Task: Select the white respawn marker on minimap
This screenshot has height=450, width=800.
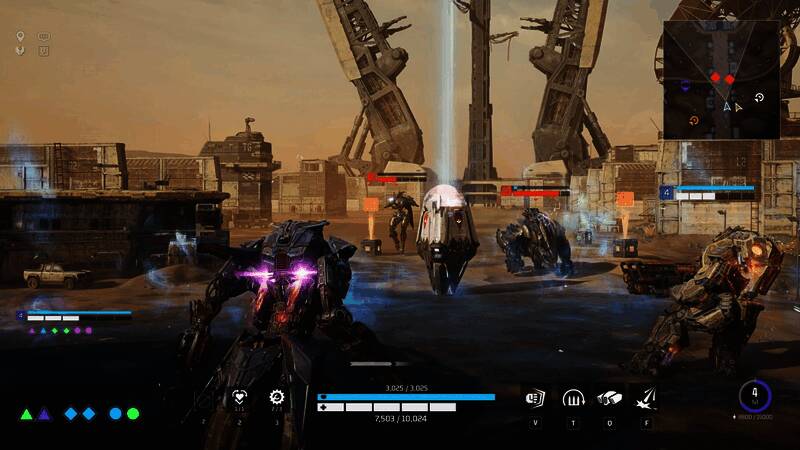Action: (760, 98)
